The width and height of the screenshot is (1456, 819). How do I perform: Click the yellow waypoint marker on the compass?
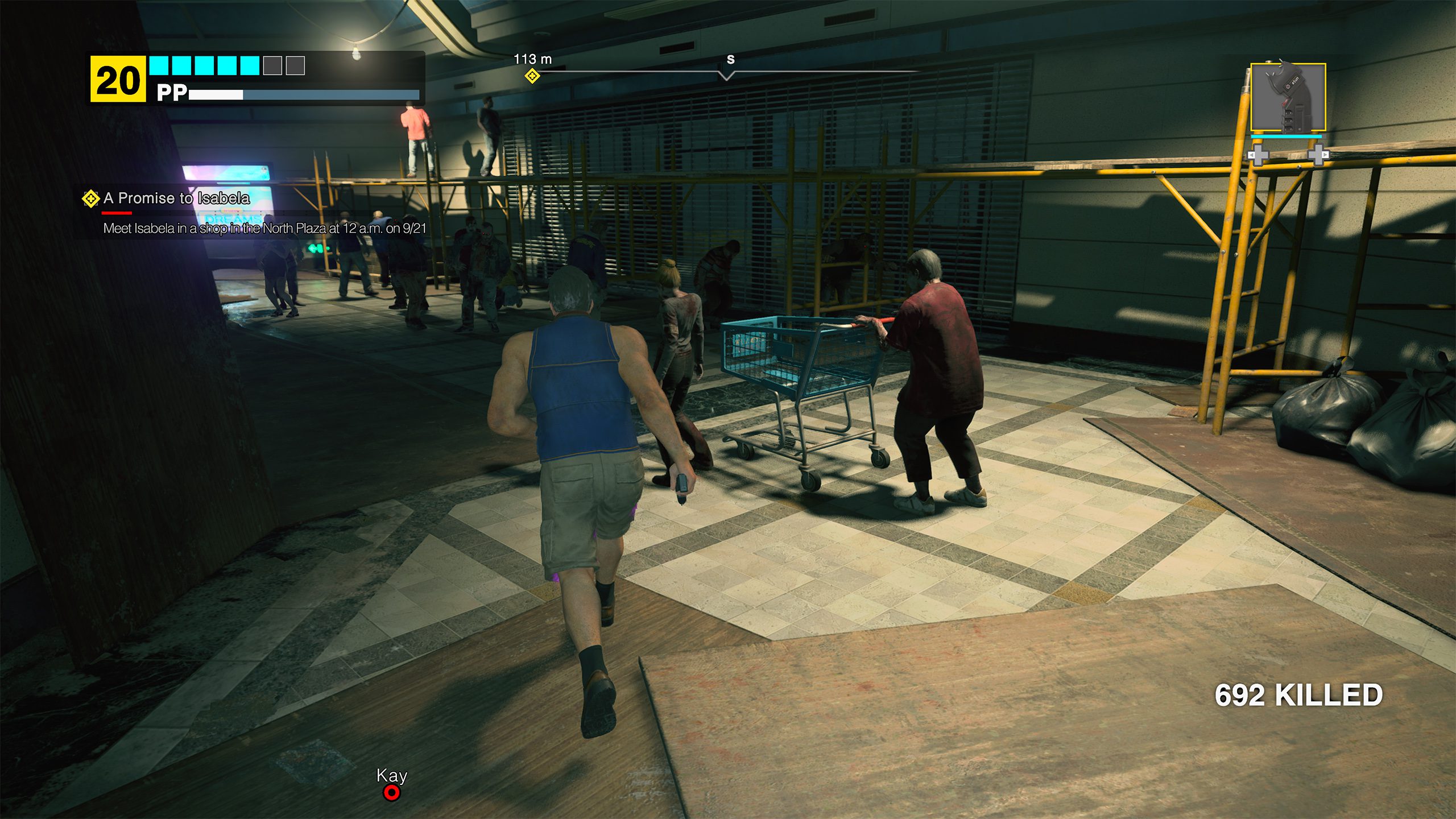coord(532,76)
